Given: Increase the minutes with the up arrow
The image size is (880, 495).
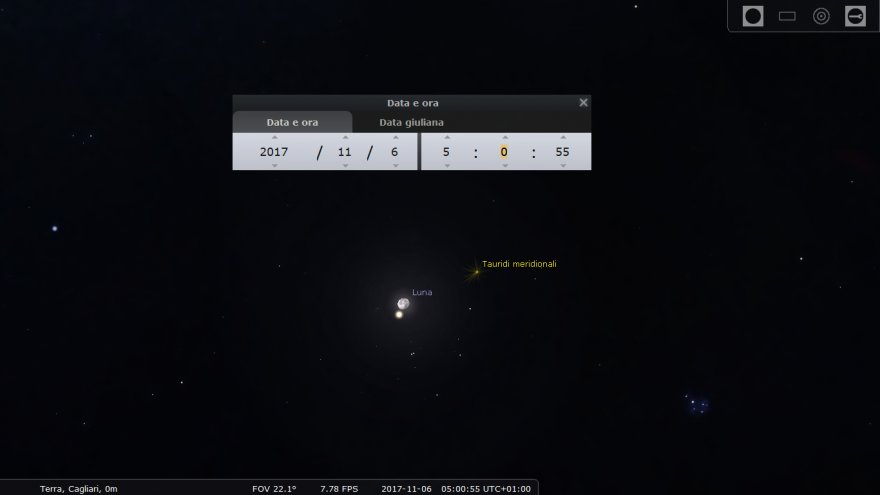Looking at the screenshot, I should coord(504,137).
